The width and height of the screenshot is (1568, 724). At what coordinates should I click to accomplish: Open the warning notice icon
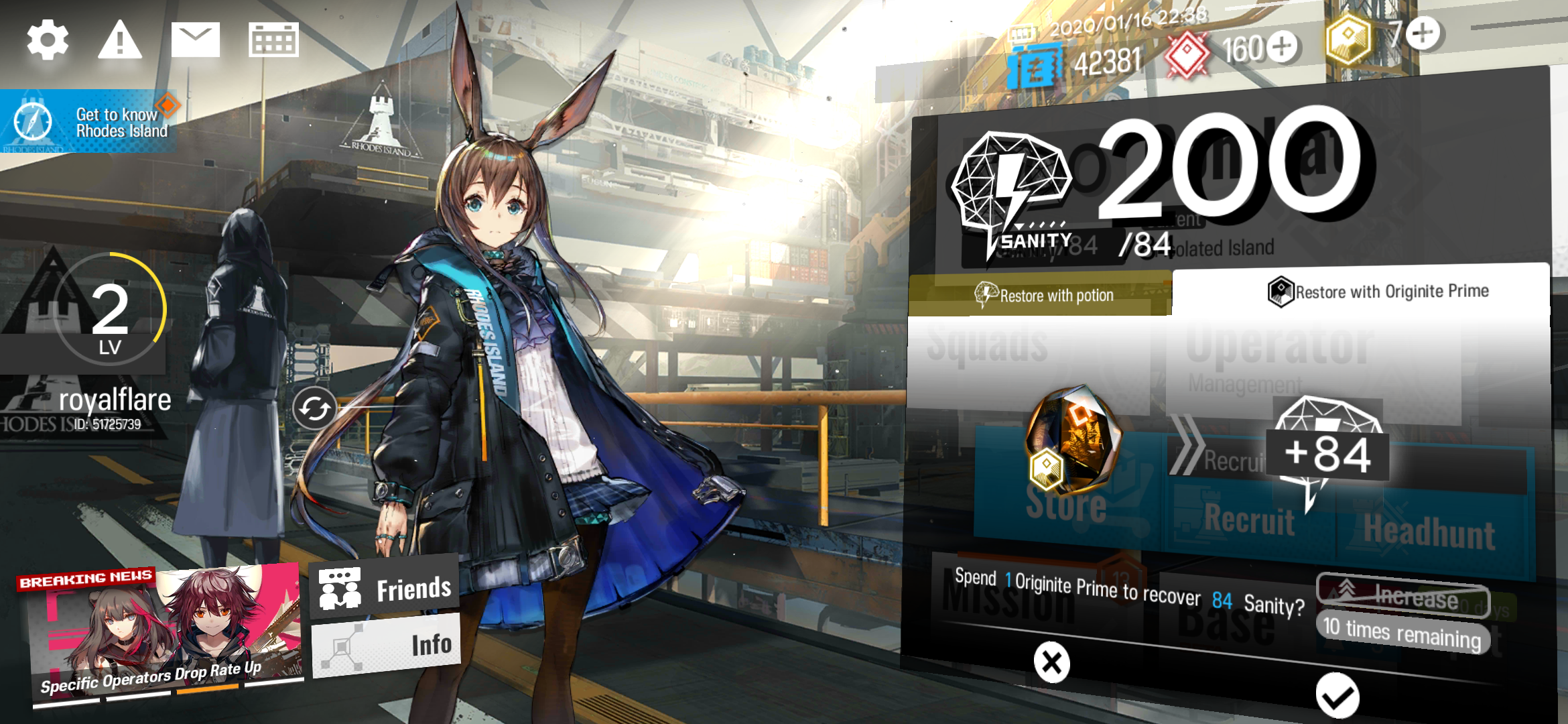click(x=120, y=40)
